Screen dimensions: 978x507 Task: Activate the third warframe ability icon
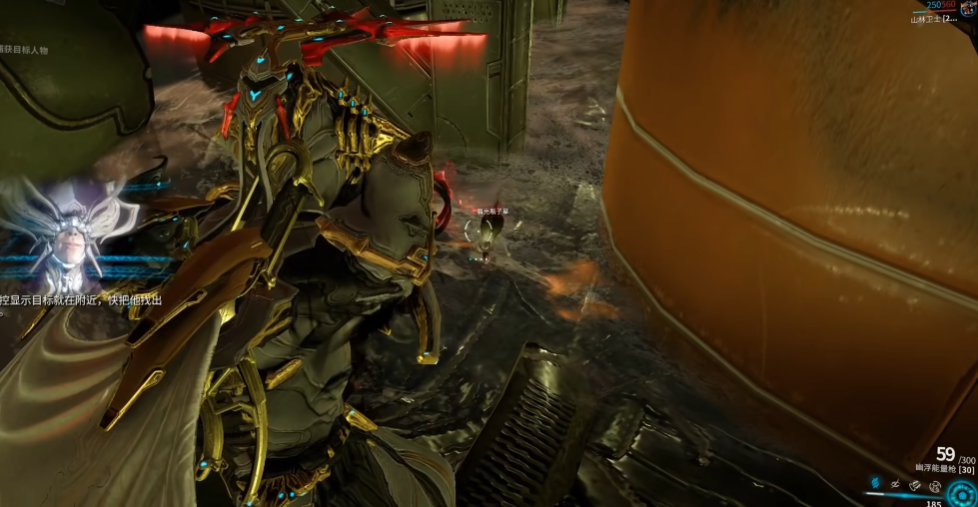tap(914, 485)
